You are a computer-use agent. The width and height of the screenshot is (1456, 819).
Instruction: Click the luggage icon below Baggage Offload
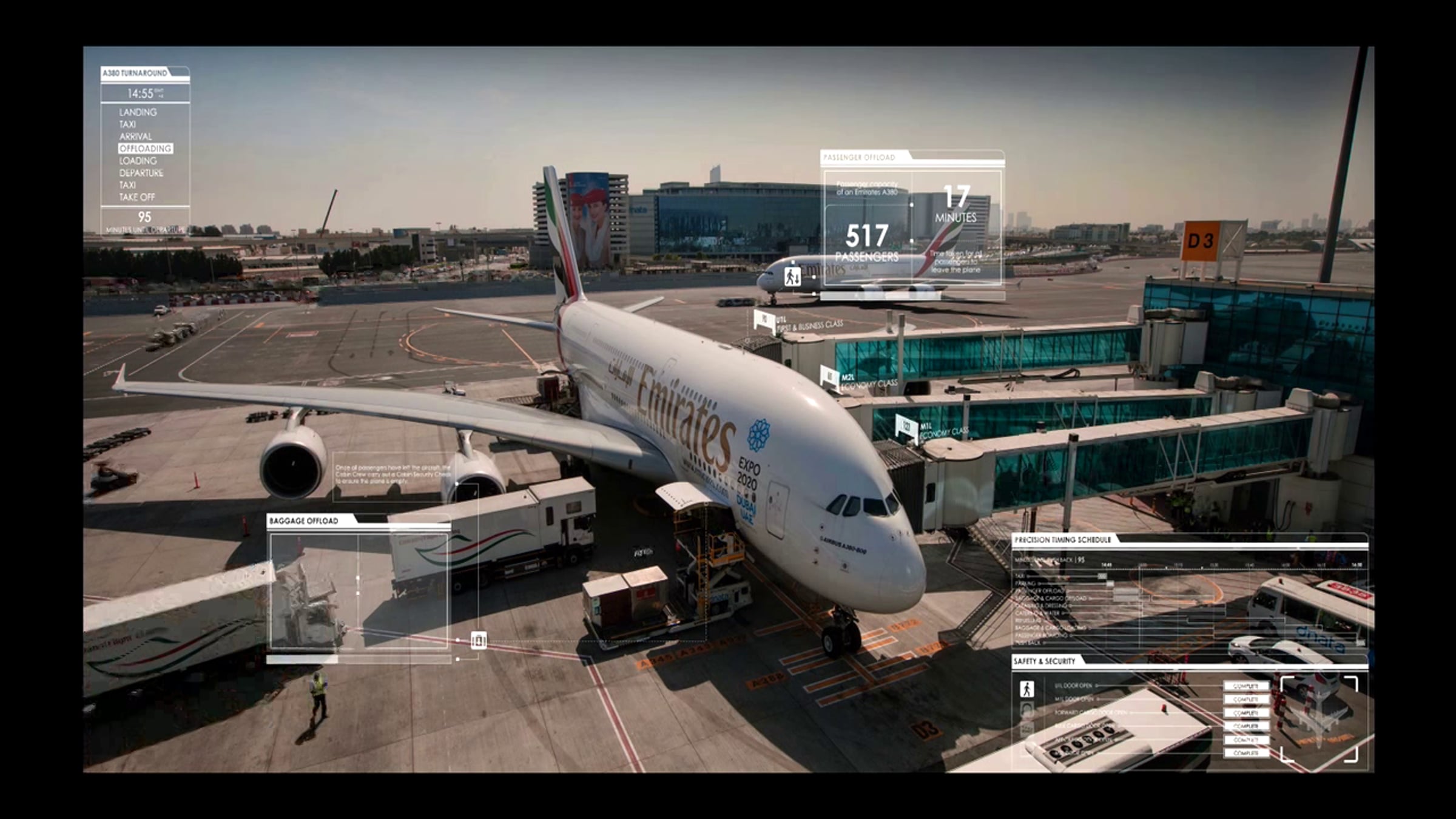479,640
